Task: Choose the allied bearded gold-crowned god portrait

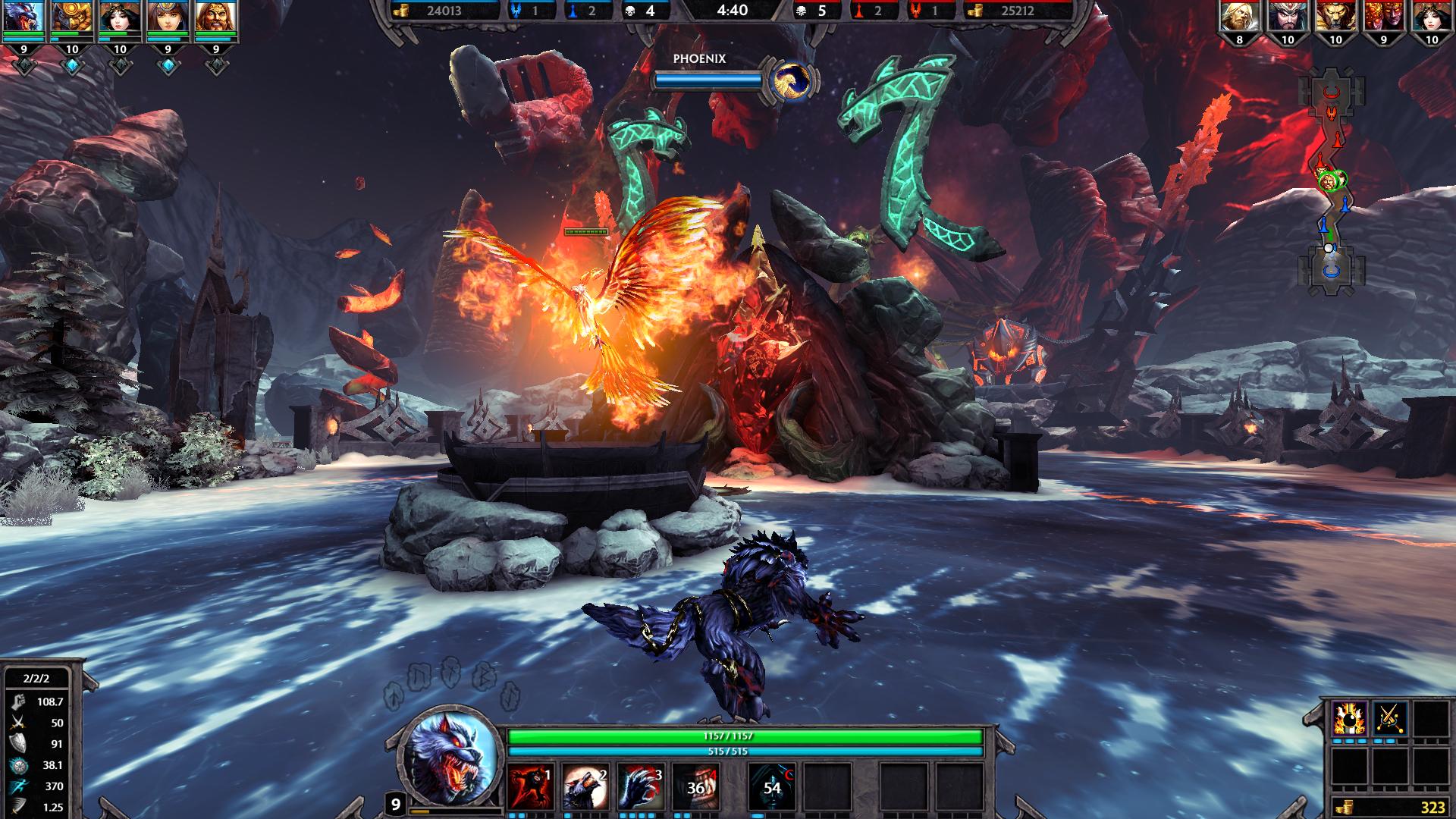Action: click(216, 17)
